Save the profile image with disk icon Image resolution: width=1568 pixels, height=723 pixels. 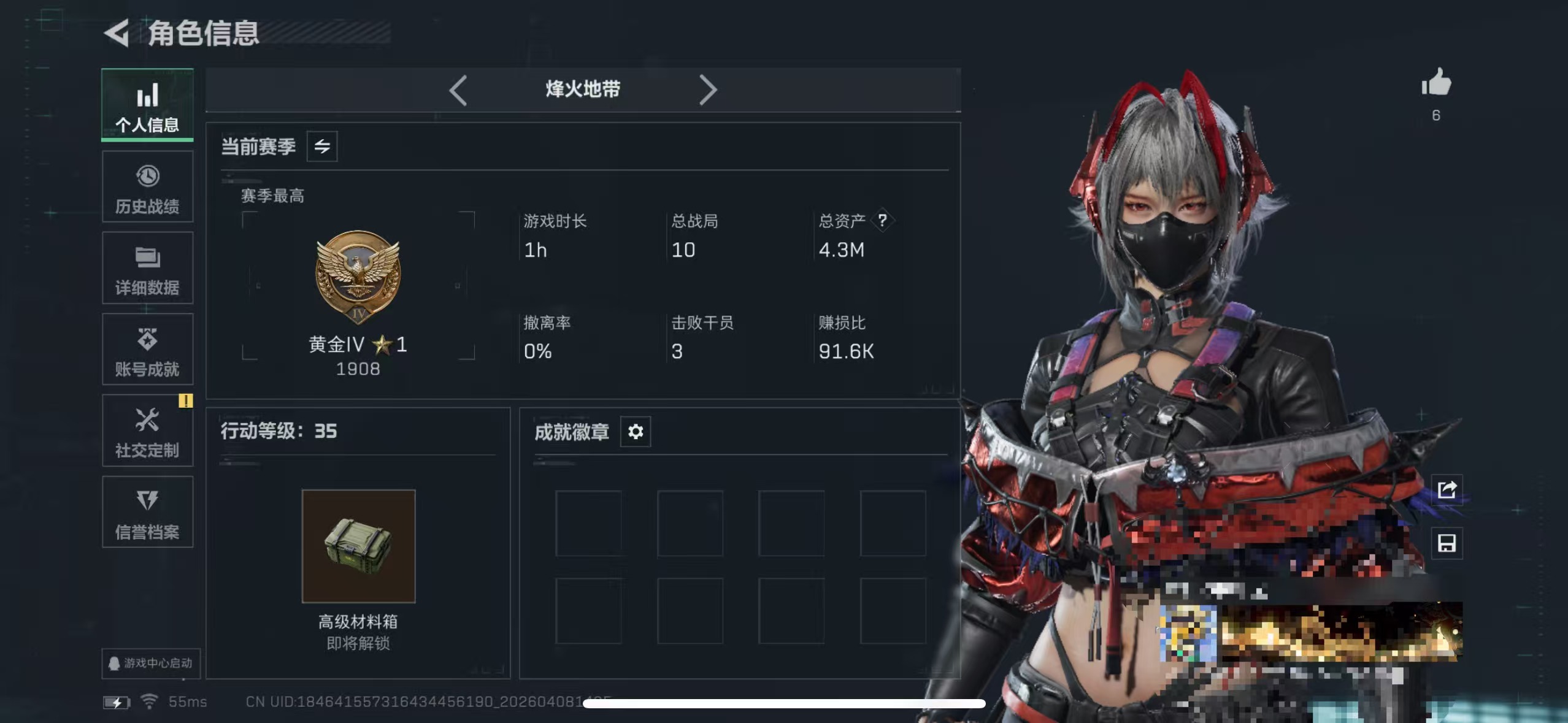point(1447,543)
